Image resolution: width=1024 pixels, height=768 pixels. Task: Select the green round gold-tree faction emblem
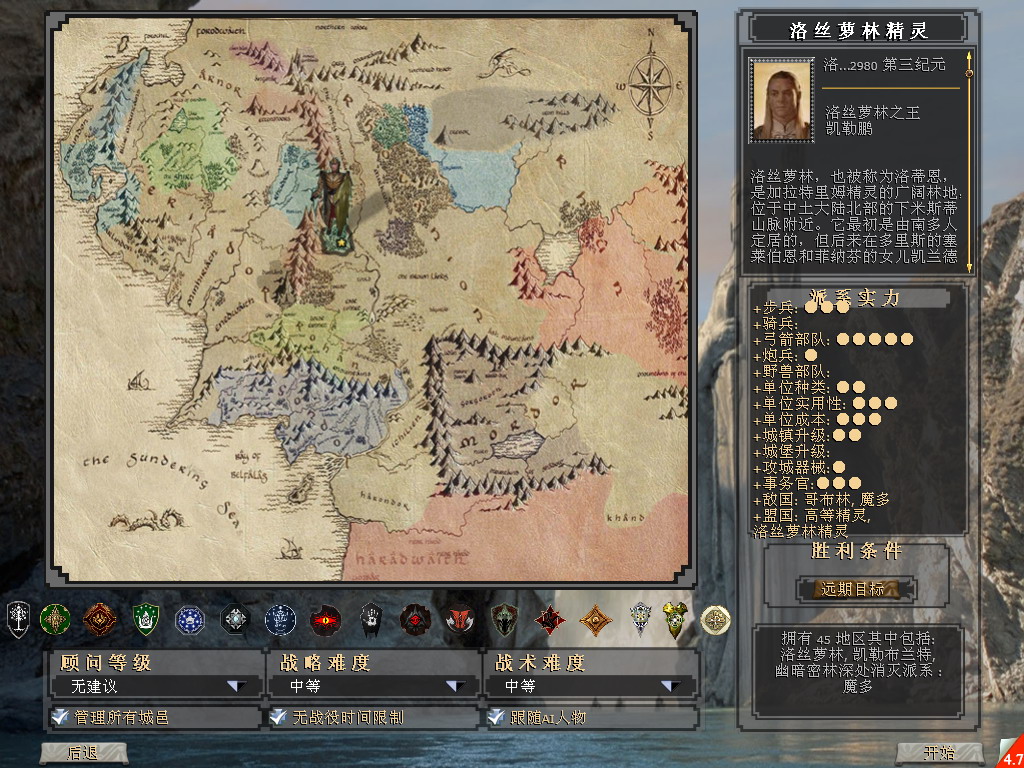tap(54, 620)
